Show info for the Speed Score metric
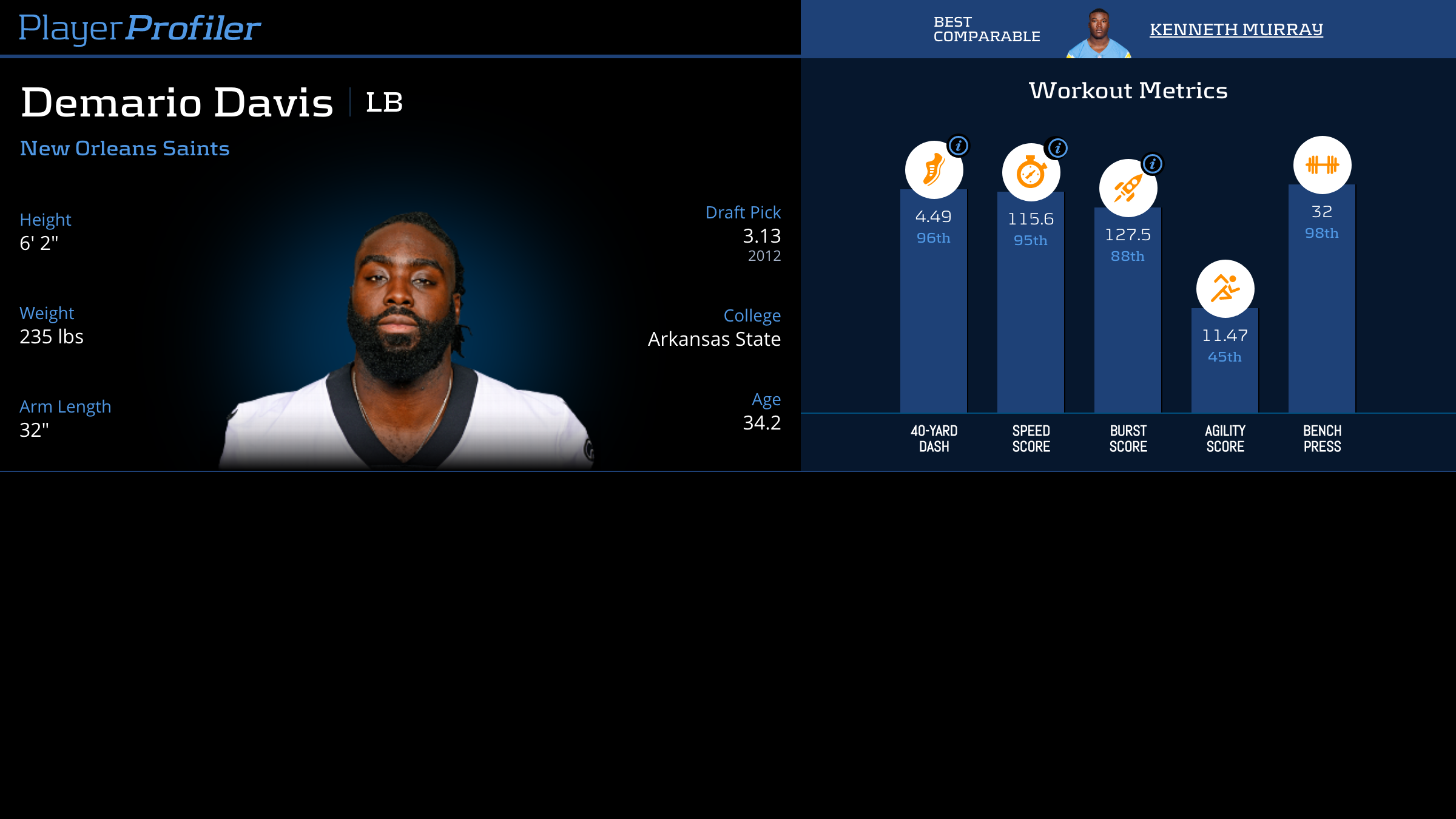 tap(1057, 148)
